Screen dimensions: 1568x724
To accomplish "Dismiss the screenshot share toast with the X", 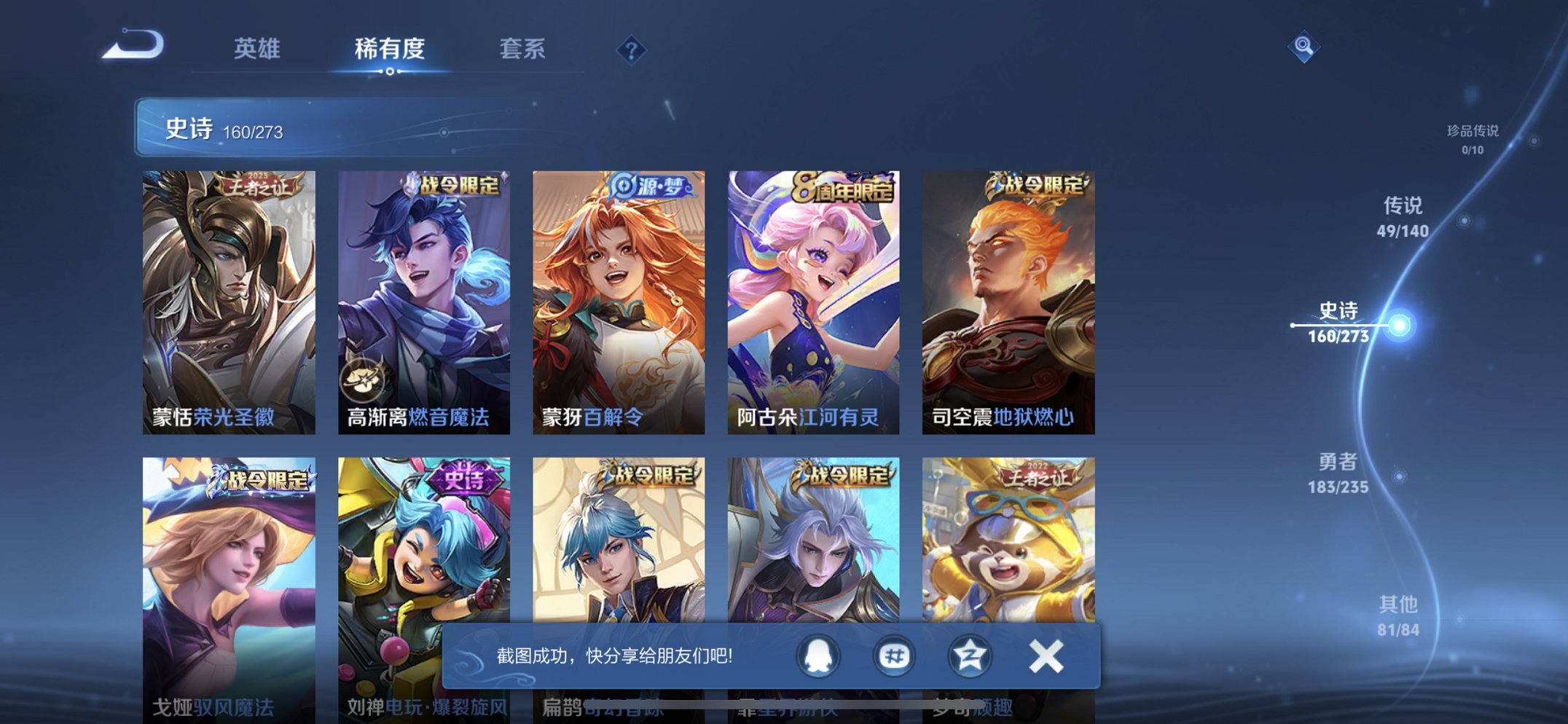I will click(1045, 656).
